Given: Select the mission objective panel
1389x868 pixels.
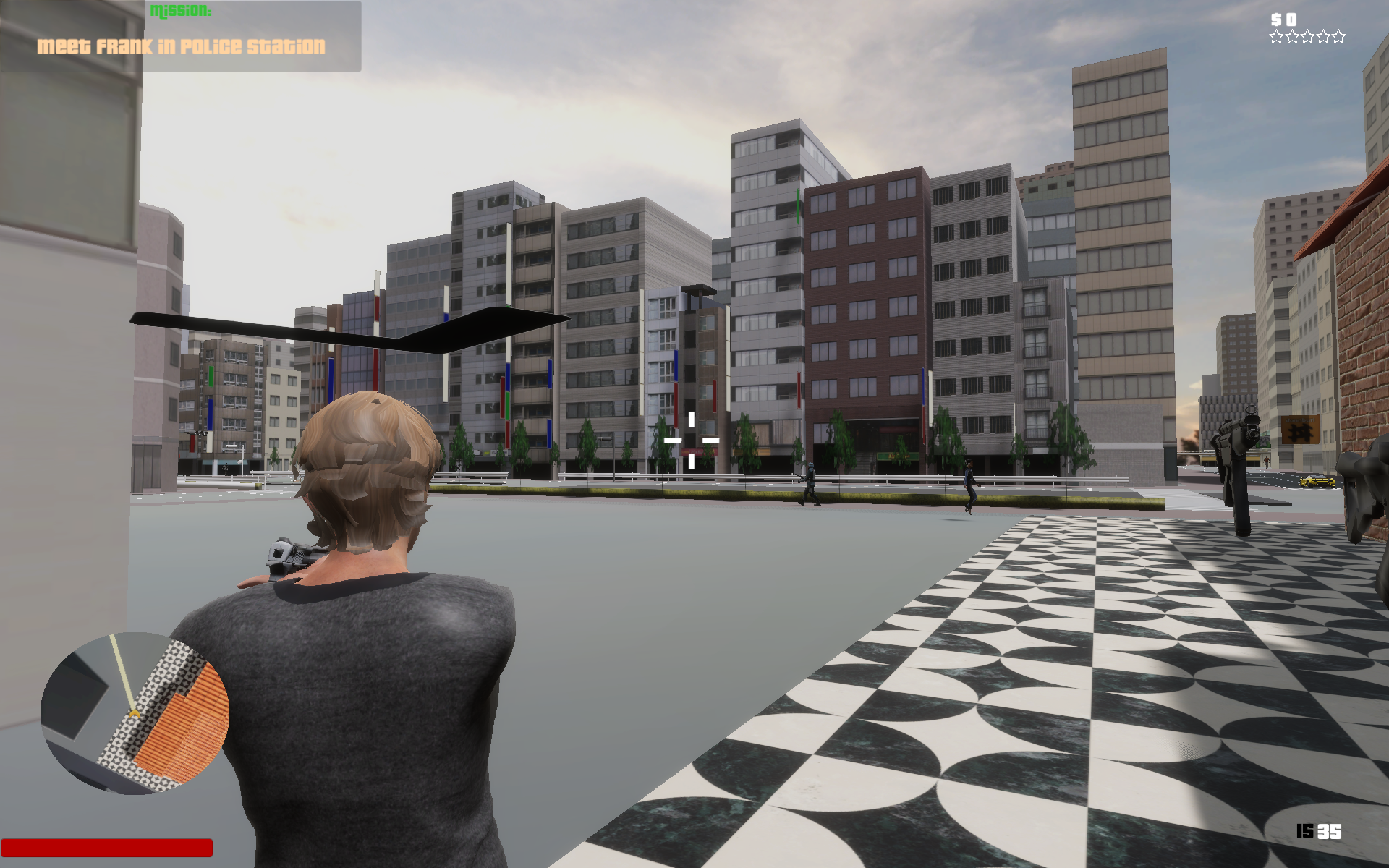Looking at the screenshot, I should pos(181,36).
